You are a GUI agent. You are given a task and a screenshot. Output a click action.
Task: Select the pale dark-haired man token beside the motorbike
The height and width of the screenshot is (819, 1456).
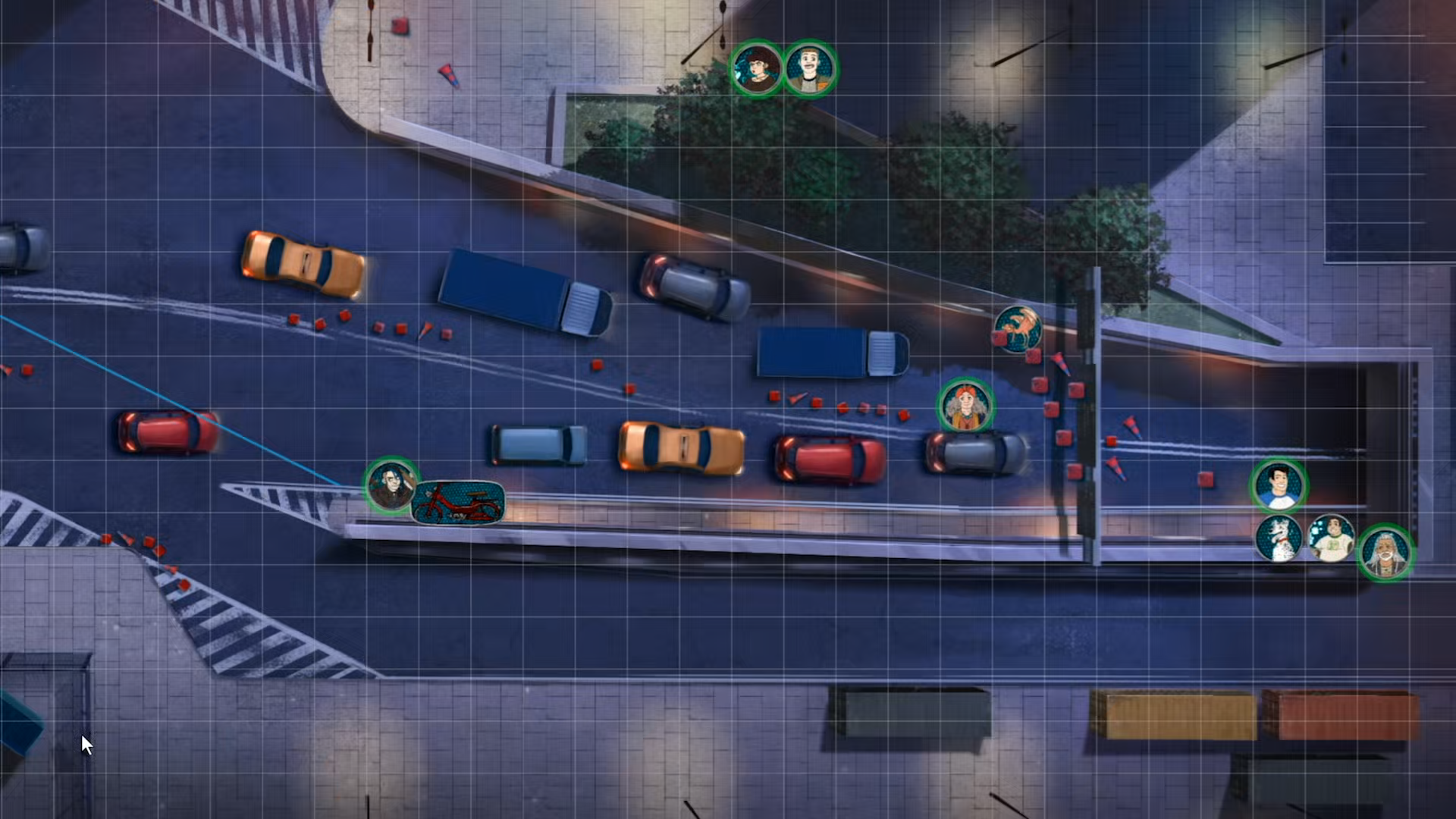click(391, 486)
